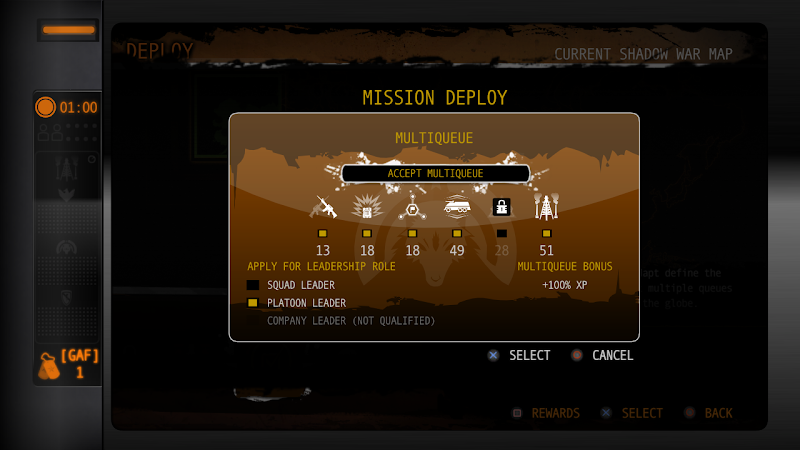Toggle the queue checkbox above number 51
Screen dimensions: 800x450
tap(546, 234)
